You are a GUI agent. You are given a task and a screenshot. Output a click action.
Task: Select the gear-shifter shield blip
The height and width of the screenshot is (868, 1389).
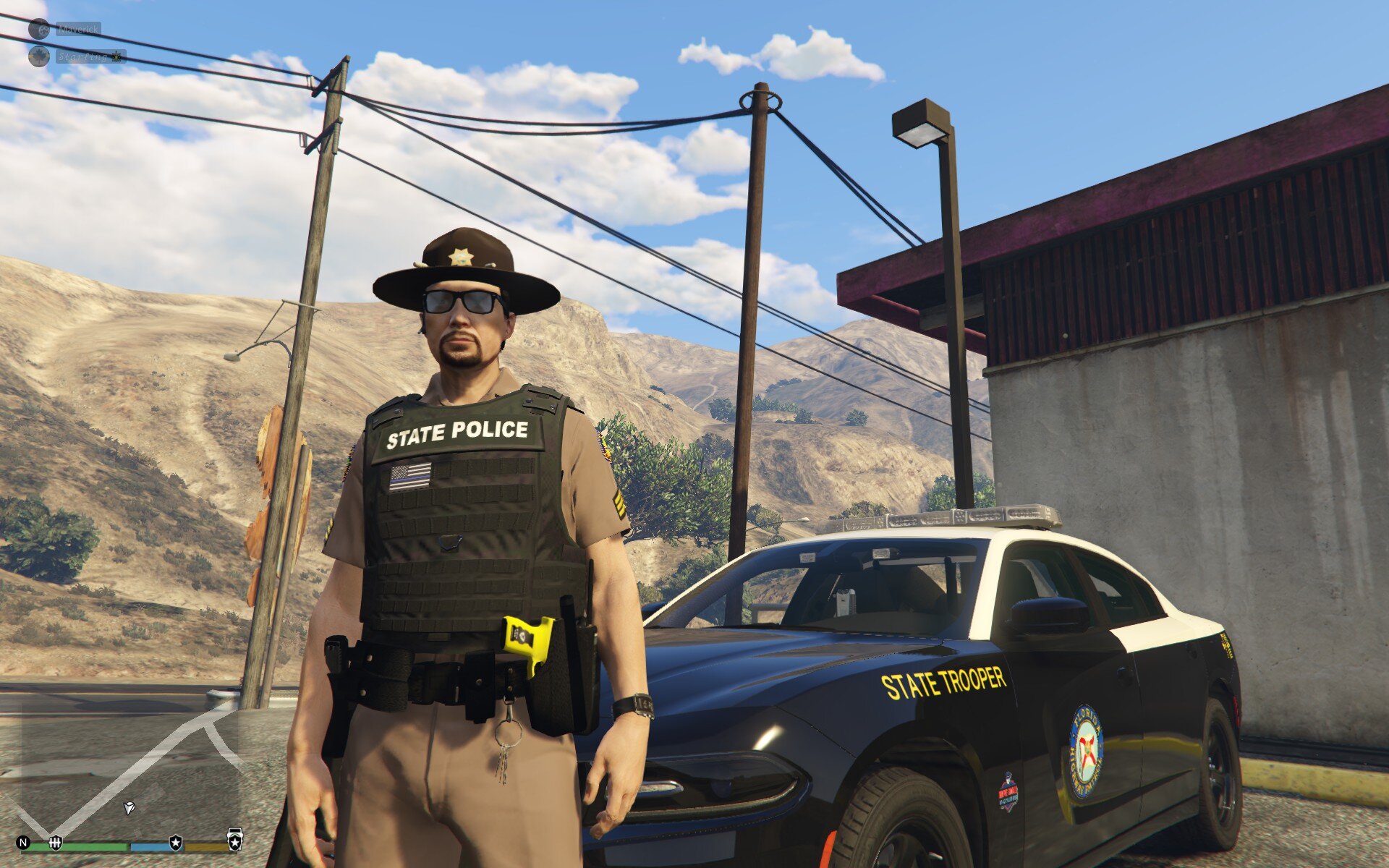pyautogui.click(x=55, y=842)
